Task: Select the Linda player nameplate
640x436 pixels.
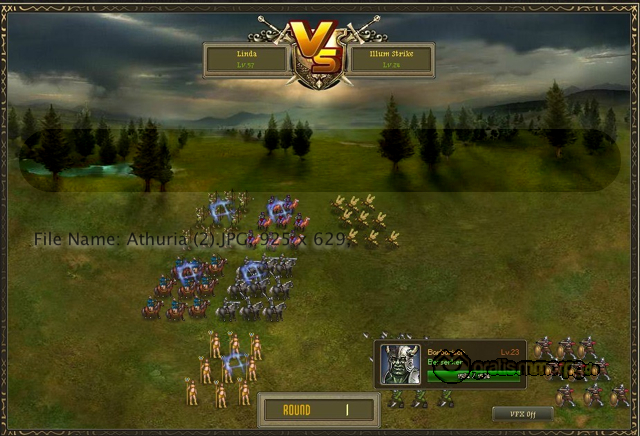Action: pos(247,59)
